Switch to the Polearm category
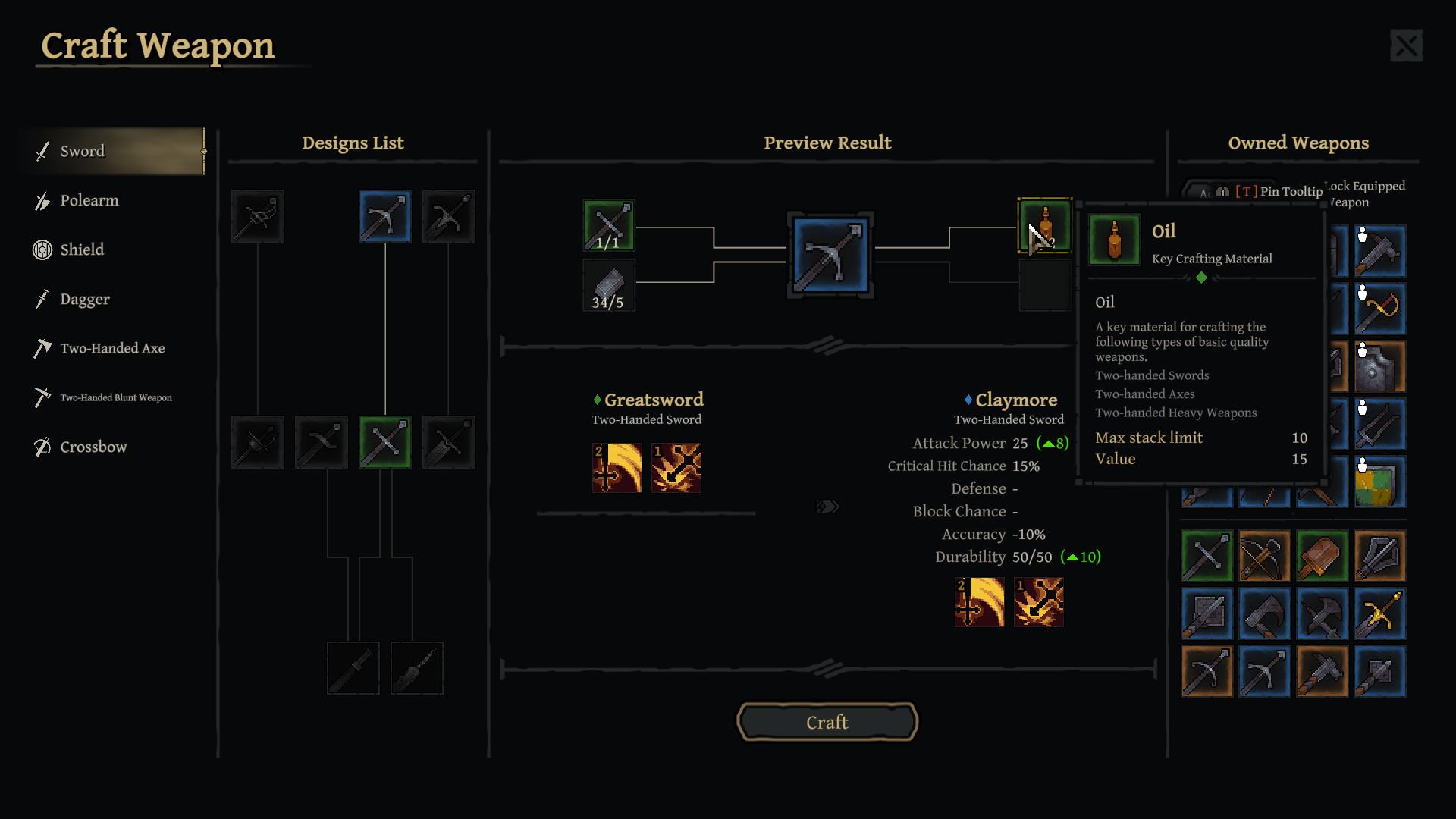 tap(89, 201)
